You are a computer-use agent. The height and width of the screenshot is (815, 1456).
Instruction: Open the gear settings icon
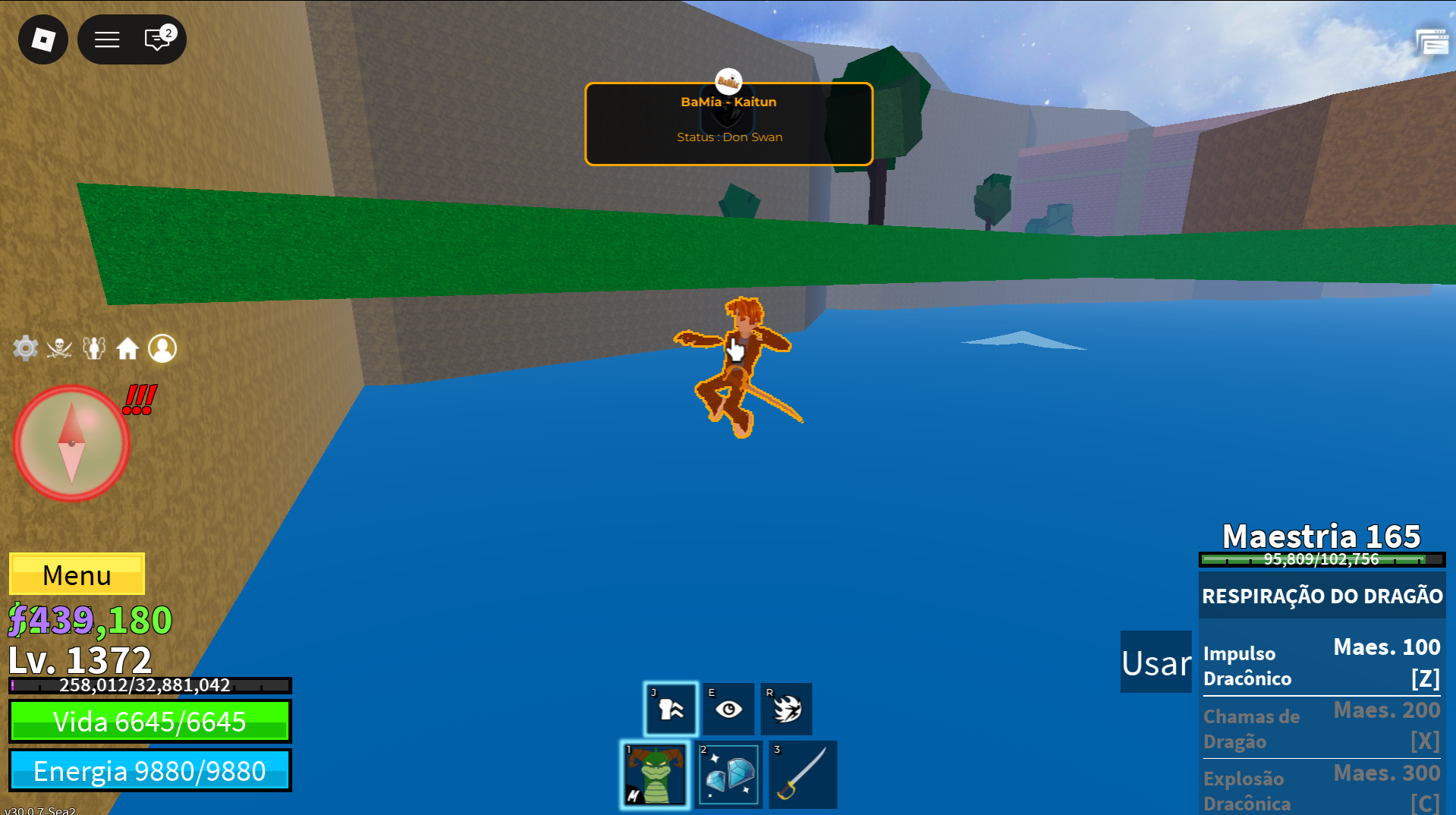point(26,348)
